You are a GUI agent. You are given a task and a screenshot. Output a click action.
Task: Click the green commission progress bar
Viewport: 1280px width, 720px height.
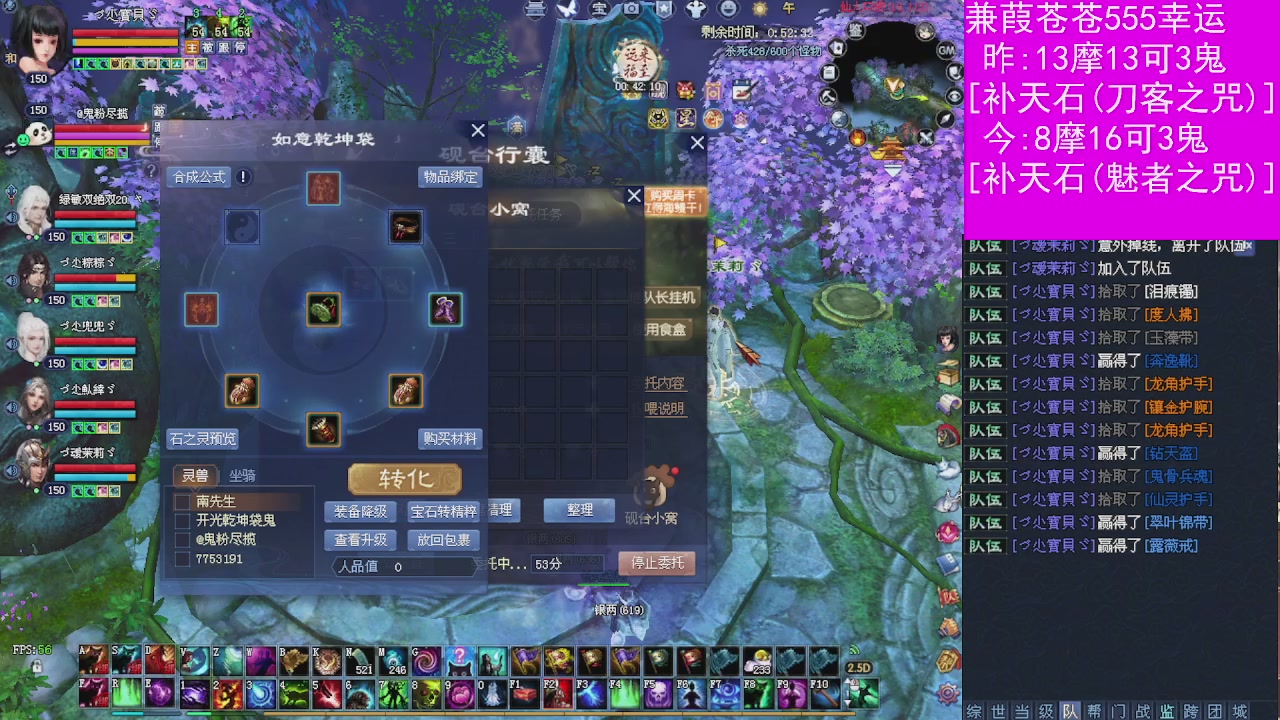[x=603, y=585]
